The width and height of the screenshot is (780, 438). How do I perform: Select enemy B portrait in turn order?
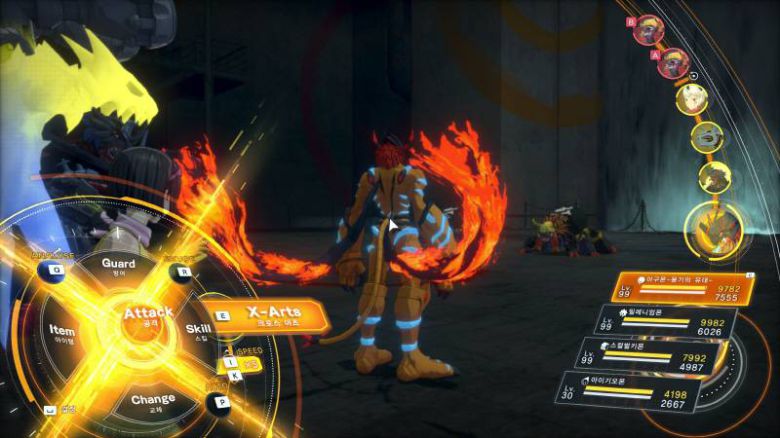(648, 30)
